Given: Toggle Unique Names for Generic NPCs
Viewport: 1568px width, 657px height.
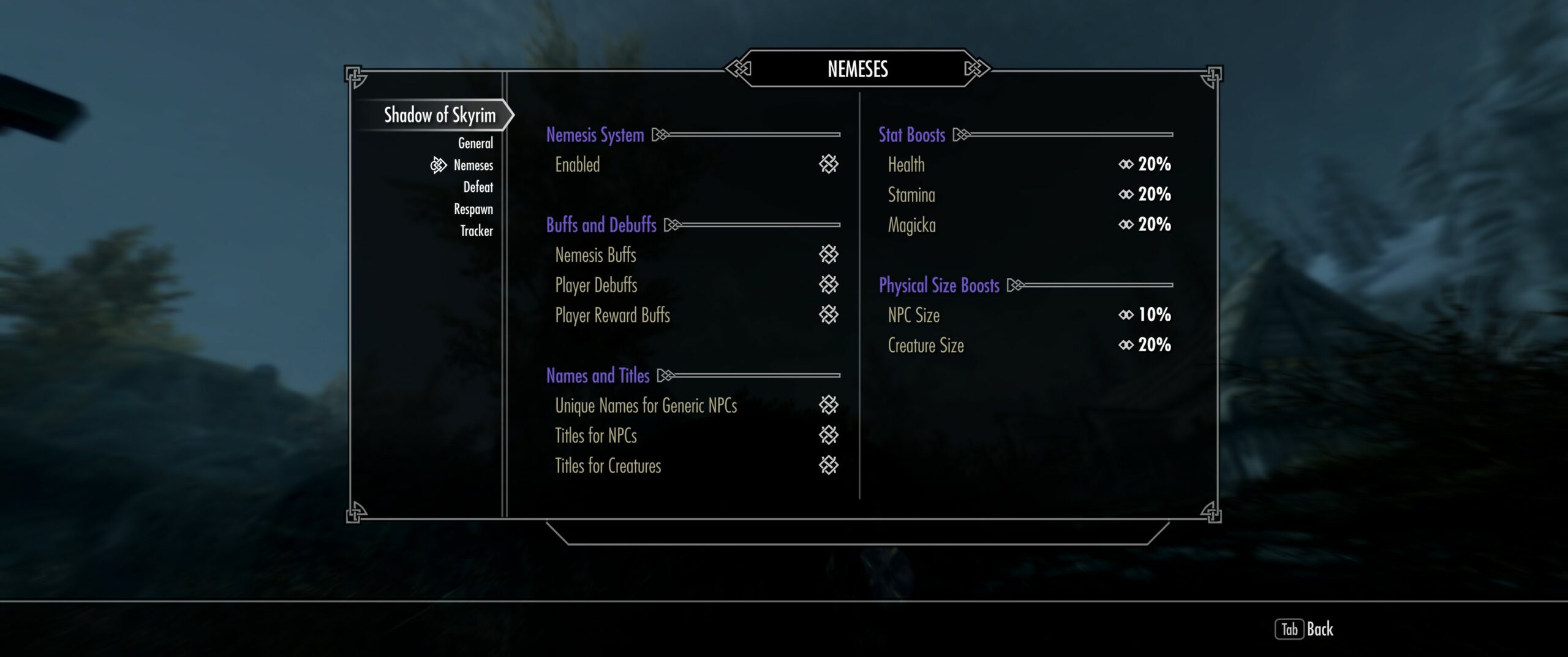Looking at the screenshot, I should 828,405.
